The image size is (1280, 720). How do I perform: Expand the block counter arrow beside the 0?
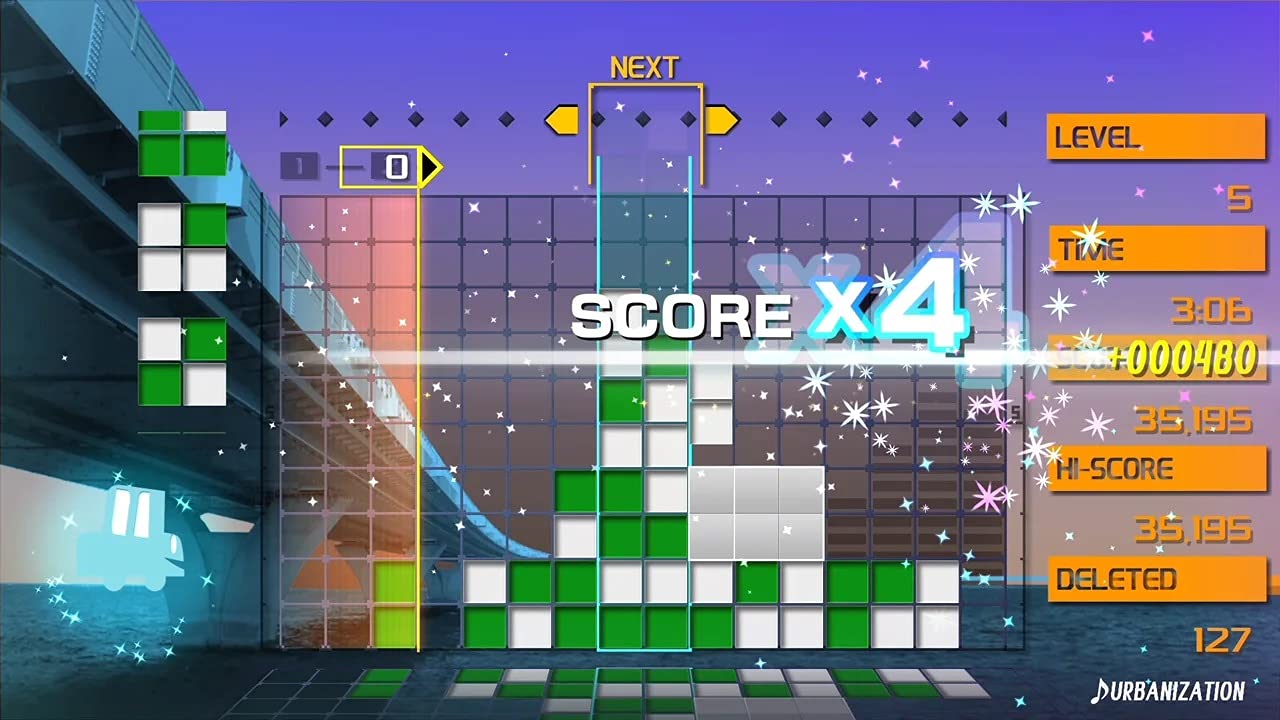pos(428,167)
